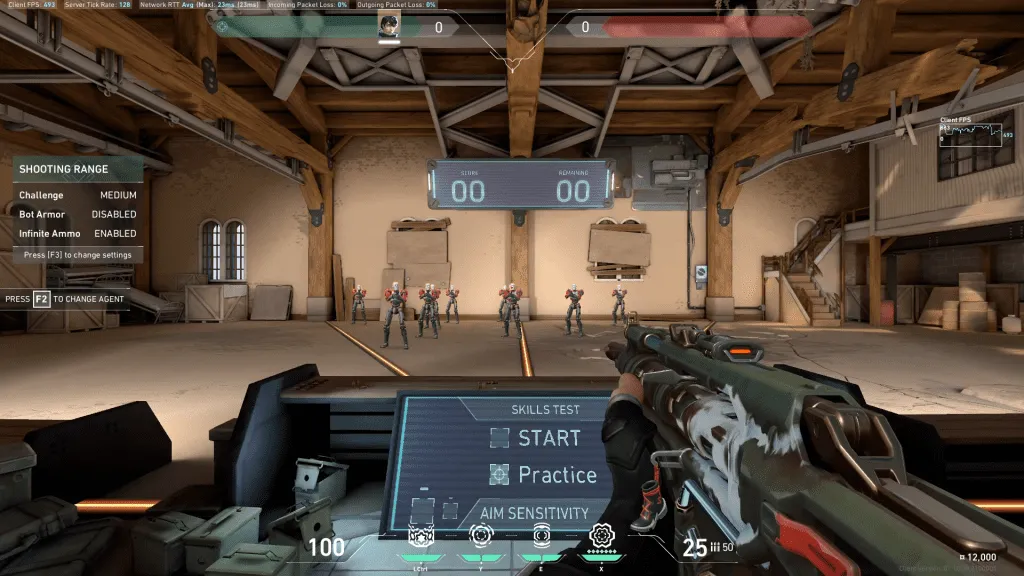
Task: Activate the star-in-jagged-frame ability icon
Action: click(x=420, y=537)
